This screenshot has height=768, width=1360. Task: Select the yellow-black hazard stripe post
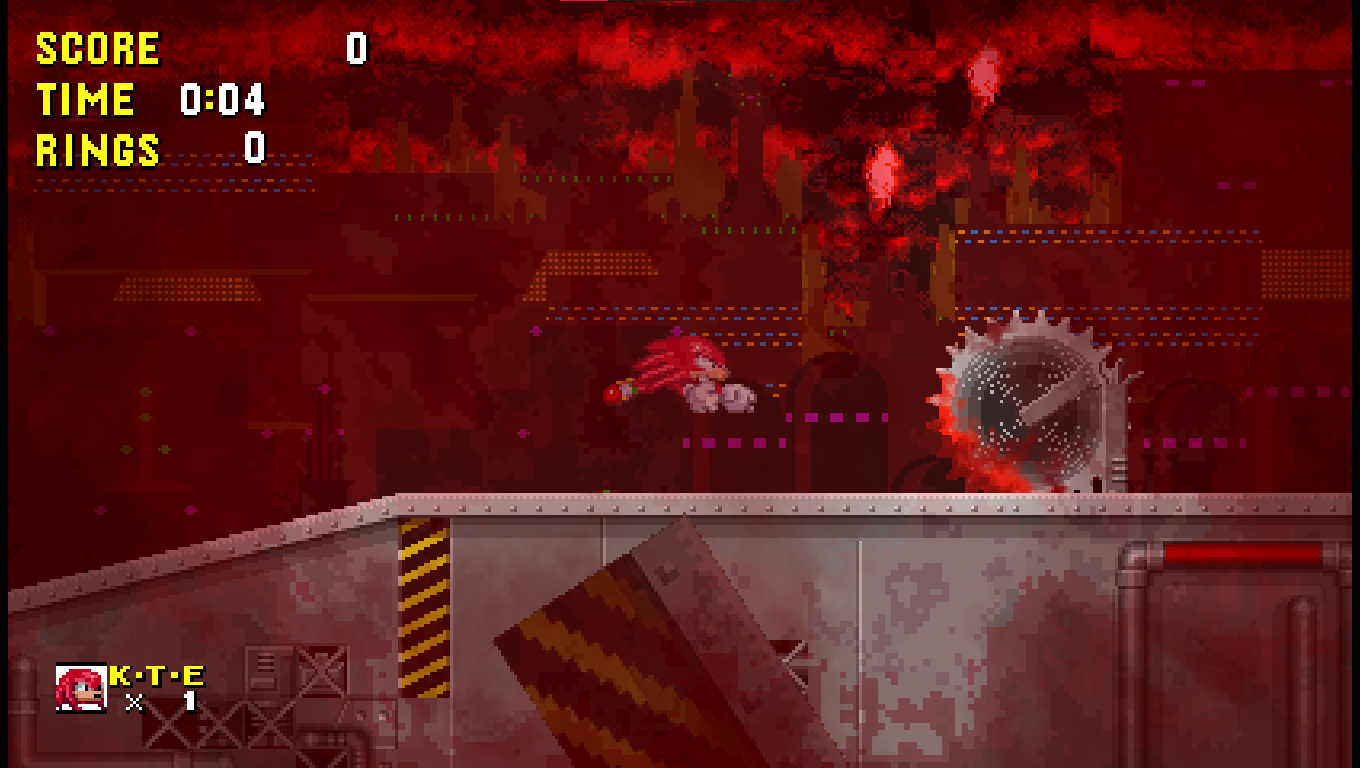pyautogui.click(x=425, y=600)
